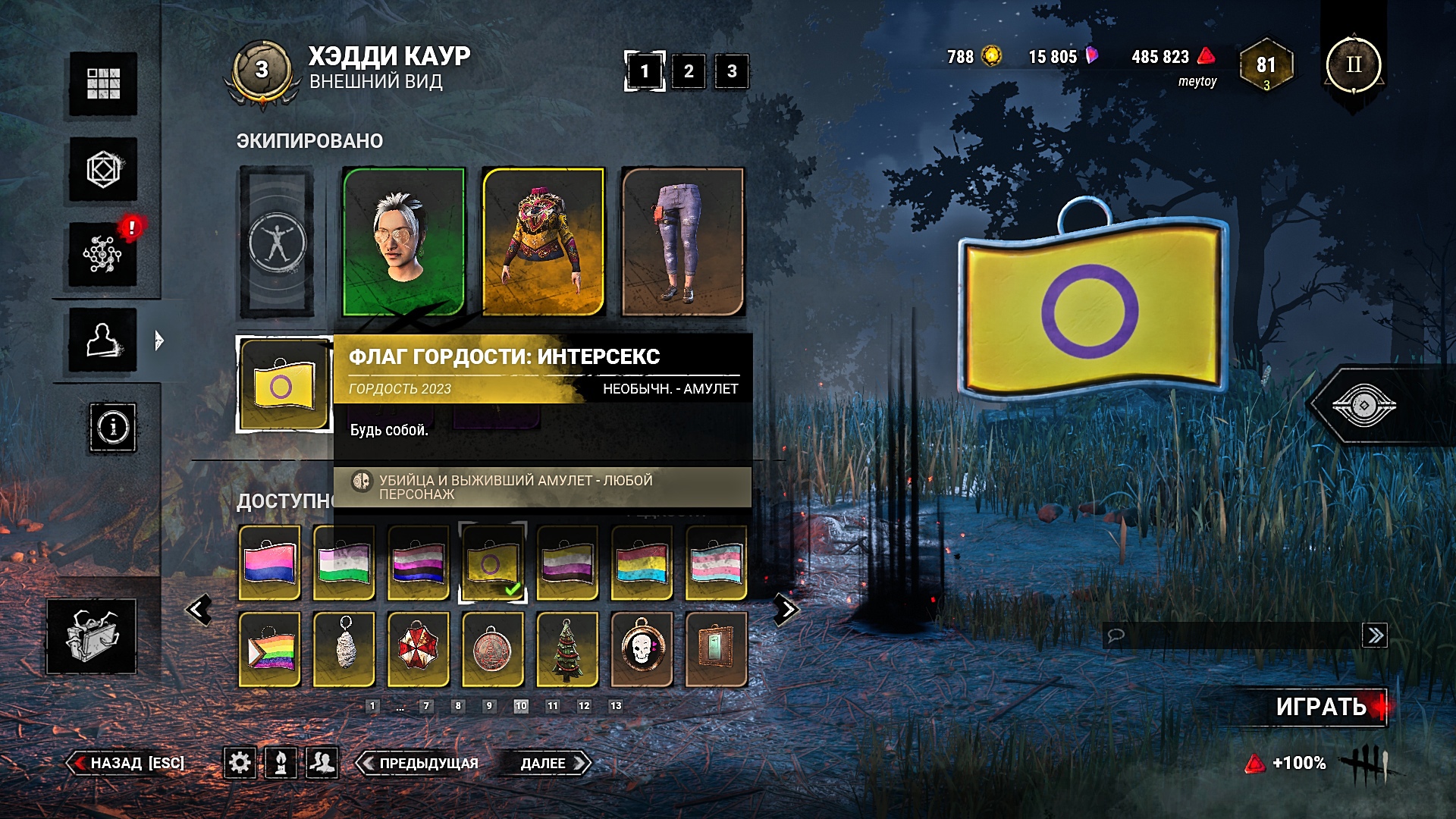Image resolution: width=1456 pixels, height=819 pixels.
Task: Jump to charm page 13
Action: (616, 706)
